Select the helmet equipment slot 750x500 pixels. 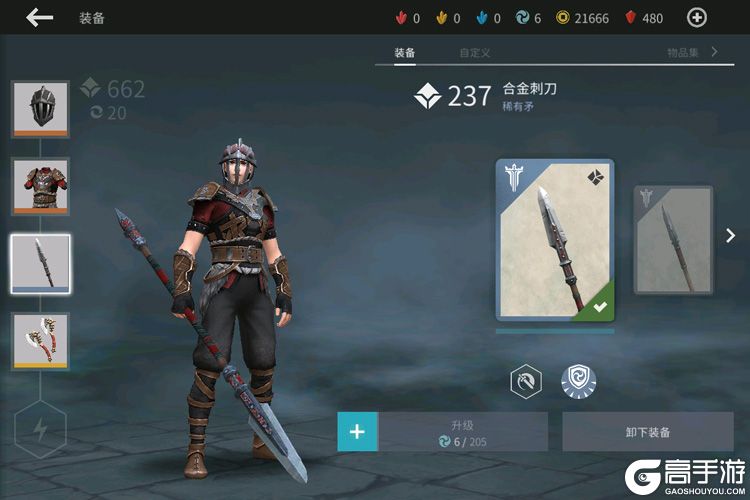[x=40, y=108]
